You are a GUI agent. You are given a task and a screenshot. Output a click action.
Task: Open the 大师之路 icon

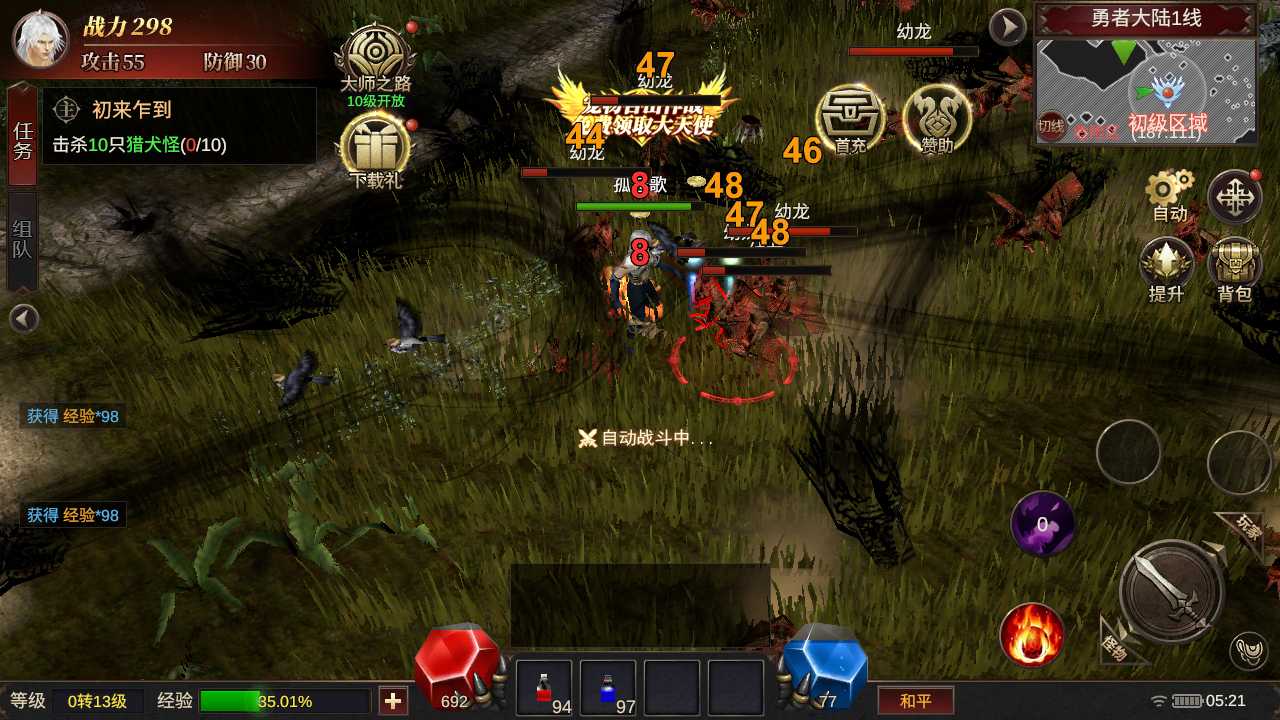pyautogui.click(x=376, y=58)
